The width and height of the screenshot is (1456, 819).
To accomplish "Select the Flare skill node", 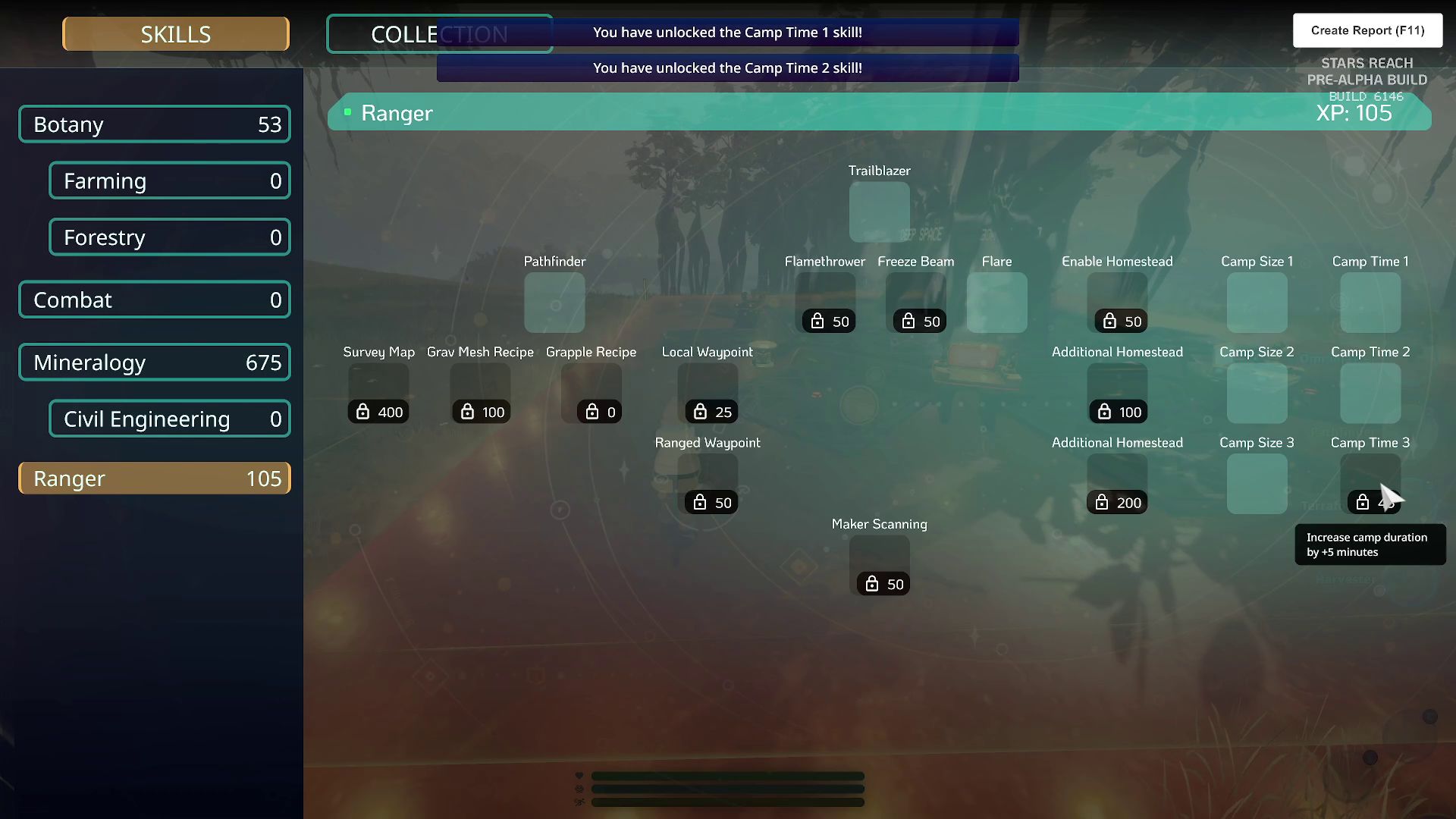I will [996, 303].
